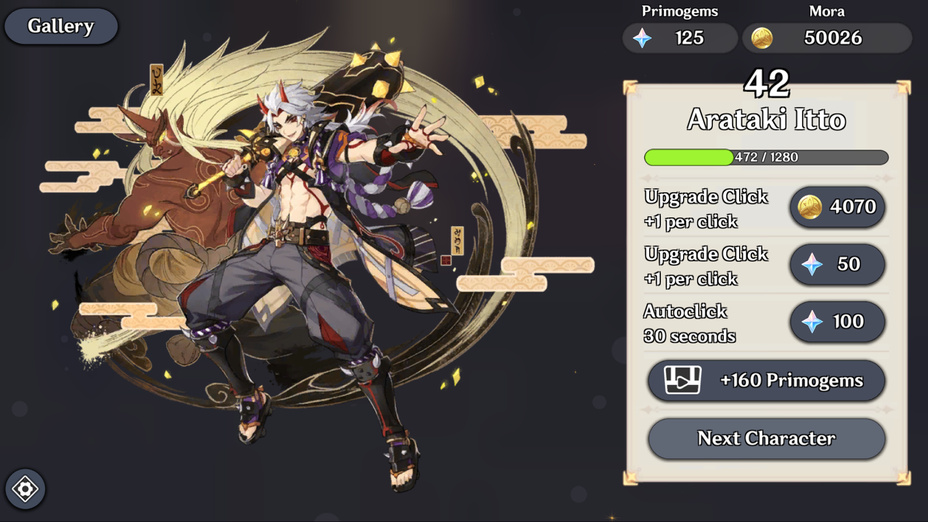
Task: Purchase Autoclick for 100 Primogems
Action: pyautogui.click(x=837, y=322)
